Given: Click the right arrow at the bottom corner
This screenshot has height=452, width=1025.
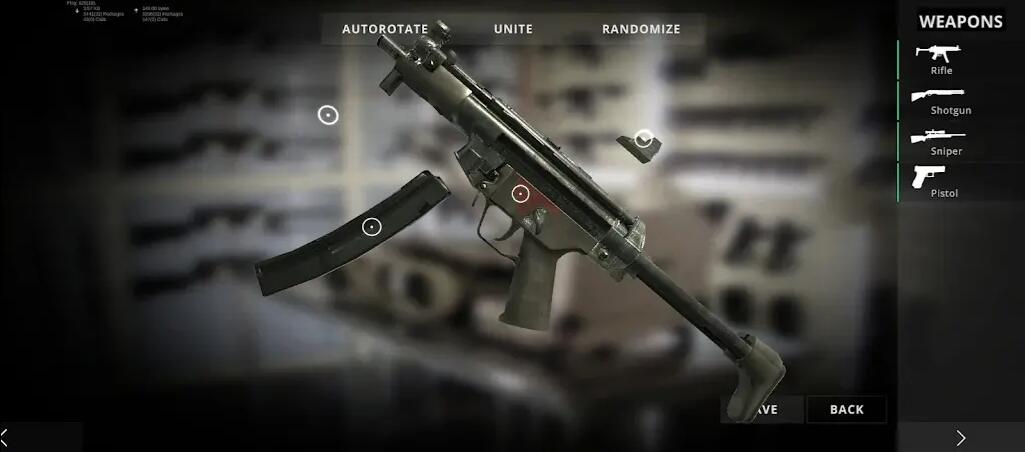Looking at the screenshot, I should pos(961,437).
